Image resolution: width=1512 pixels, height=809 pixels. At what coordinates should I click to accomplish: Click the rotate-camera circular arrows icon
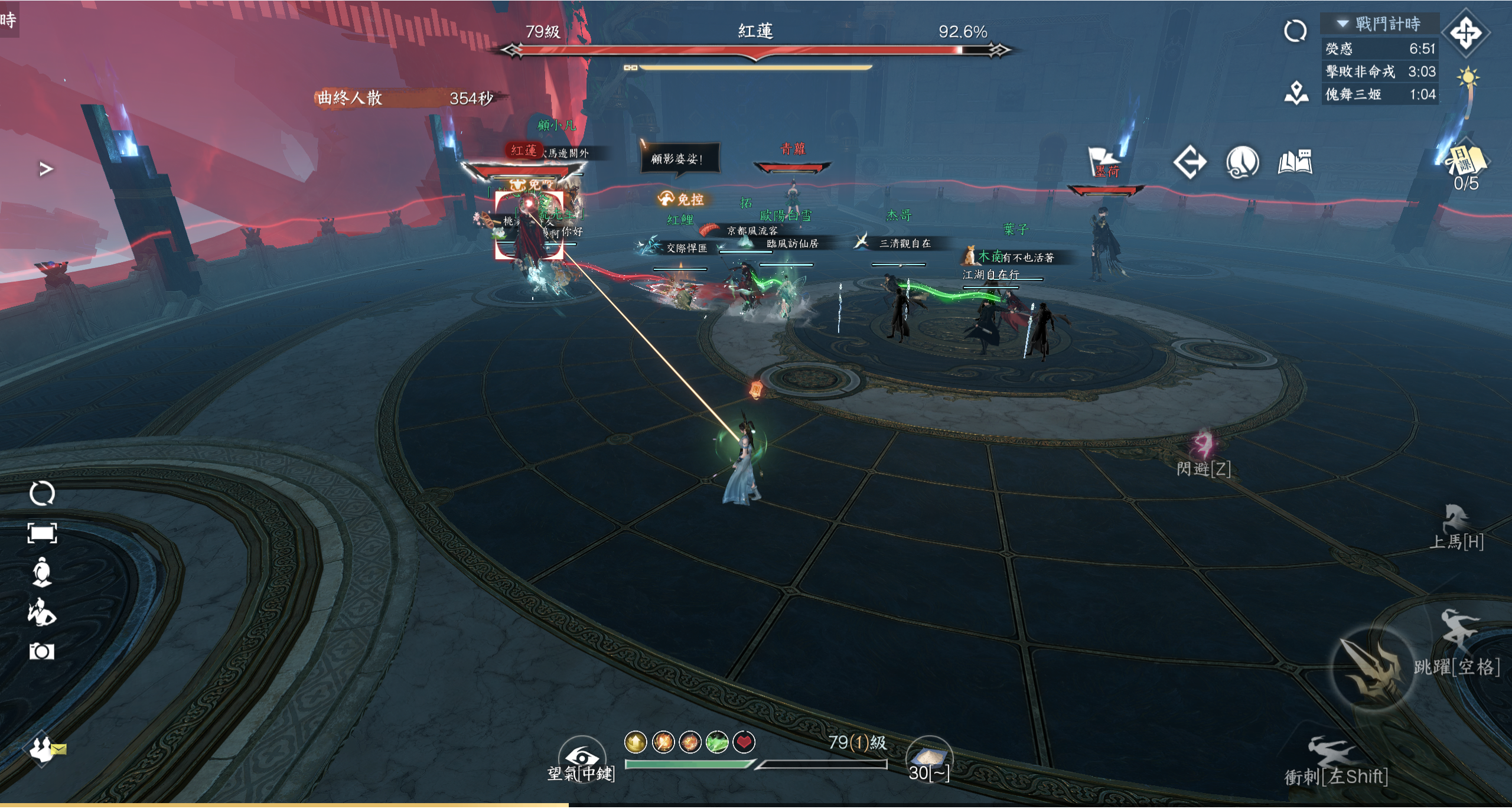pyautogui.click(x=42, y=493)
